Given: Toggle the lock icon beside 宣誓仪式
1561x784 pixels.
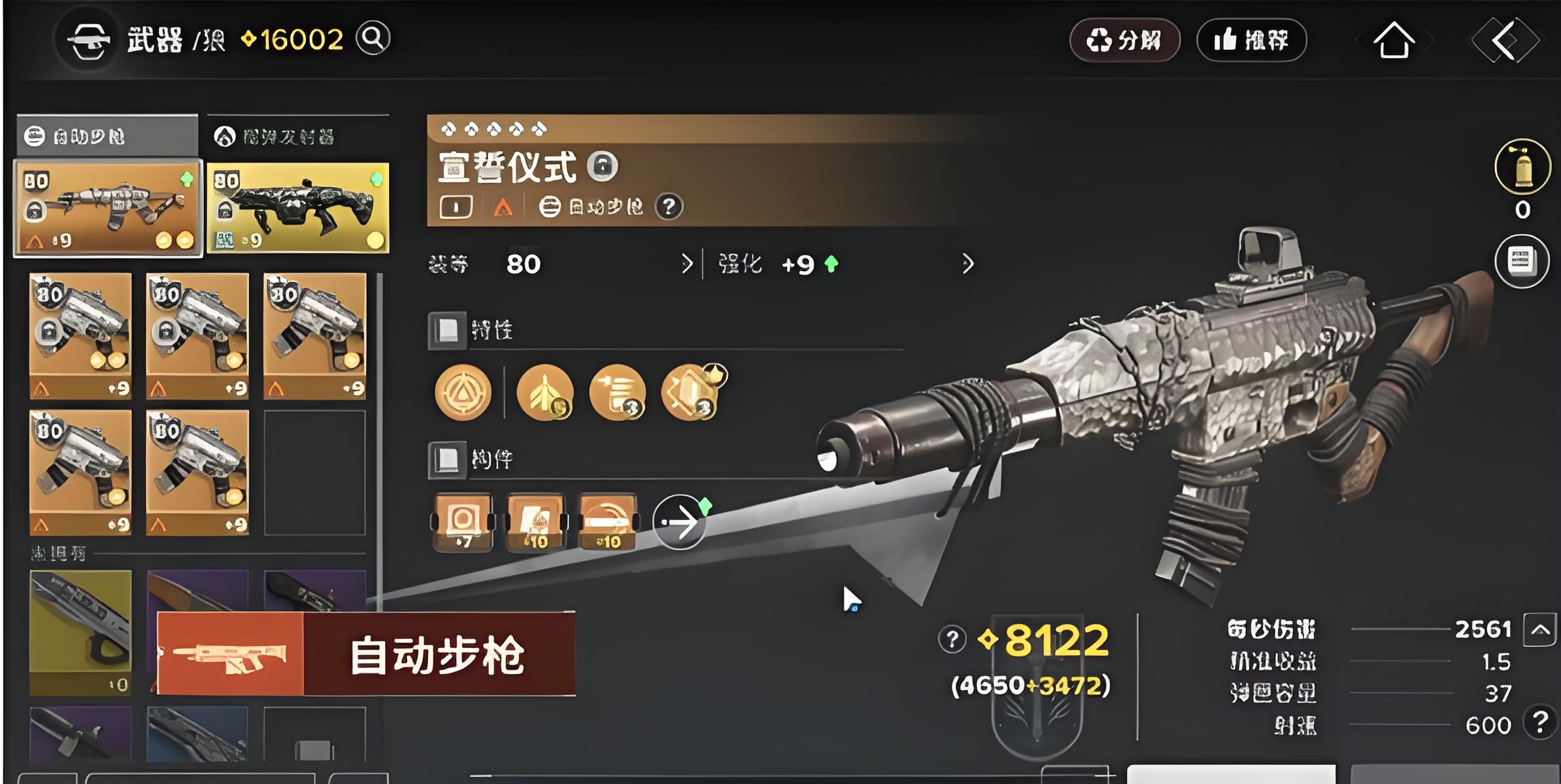Looking at the screenshot, I should (602, 167).
